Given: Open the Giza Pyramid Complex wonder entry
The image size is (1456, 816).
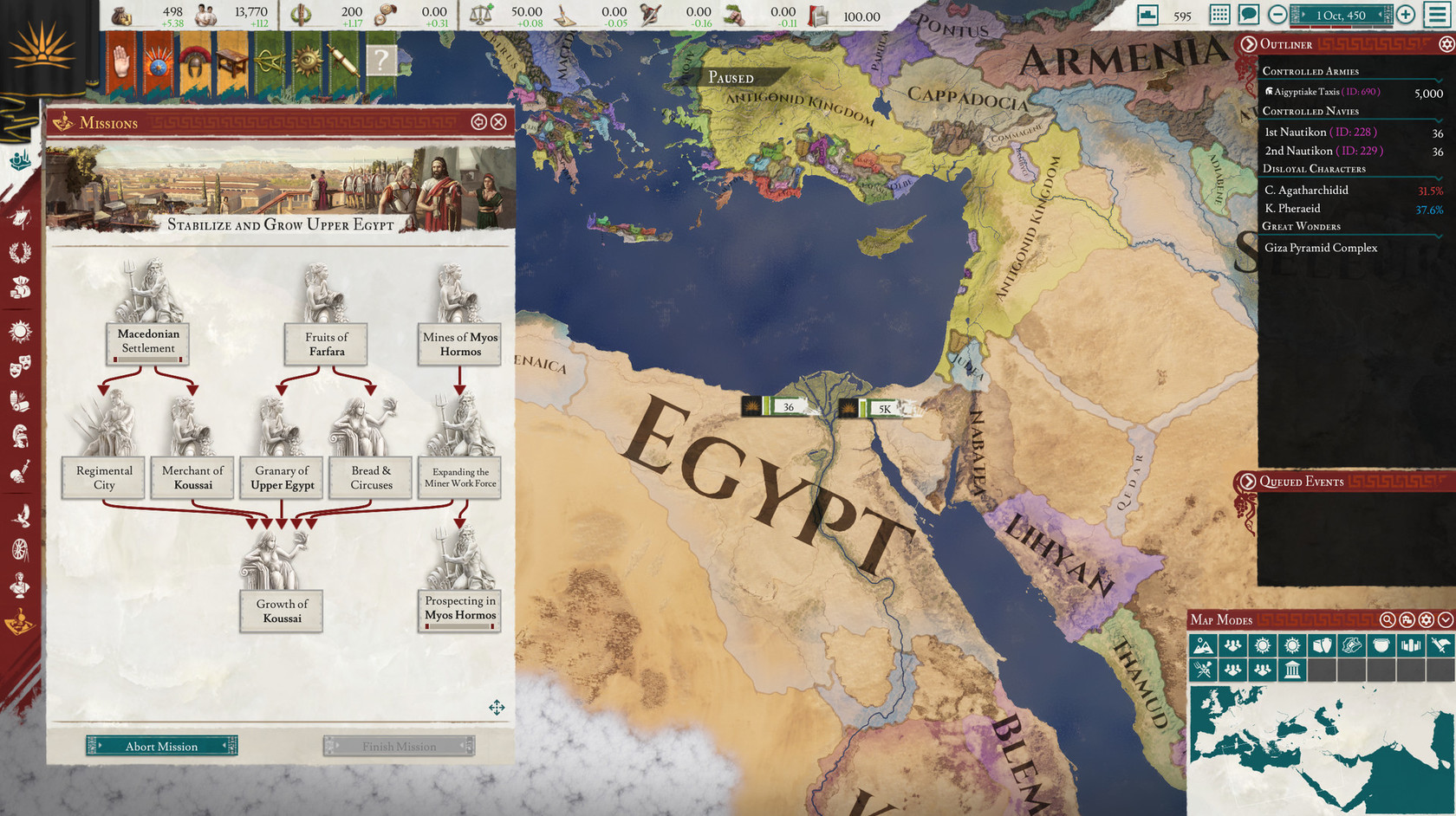Looking at the screenshot, I should (x=1321, y=248).
